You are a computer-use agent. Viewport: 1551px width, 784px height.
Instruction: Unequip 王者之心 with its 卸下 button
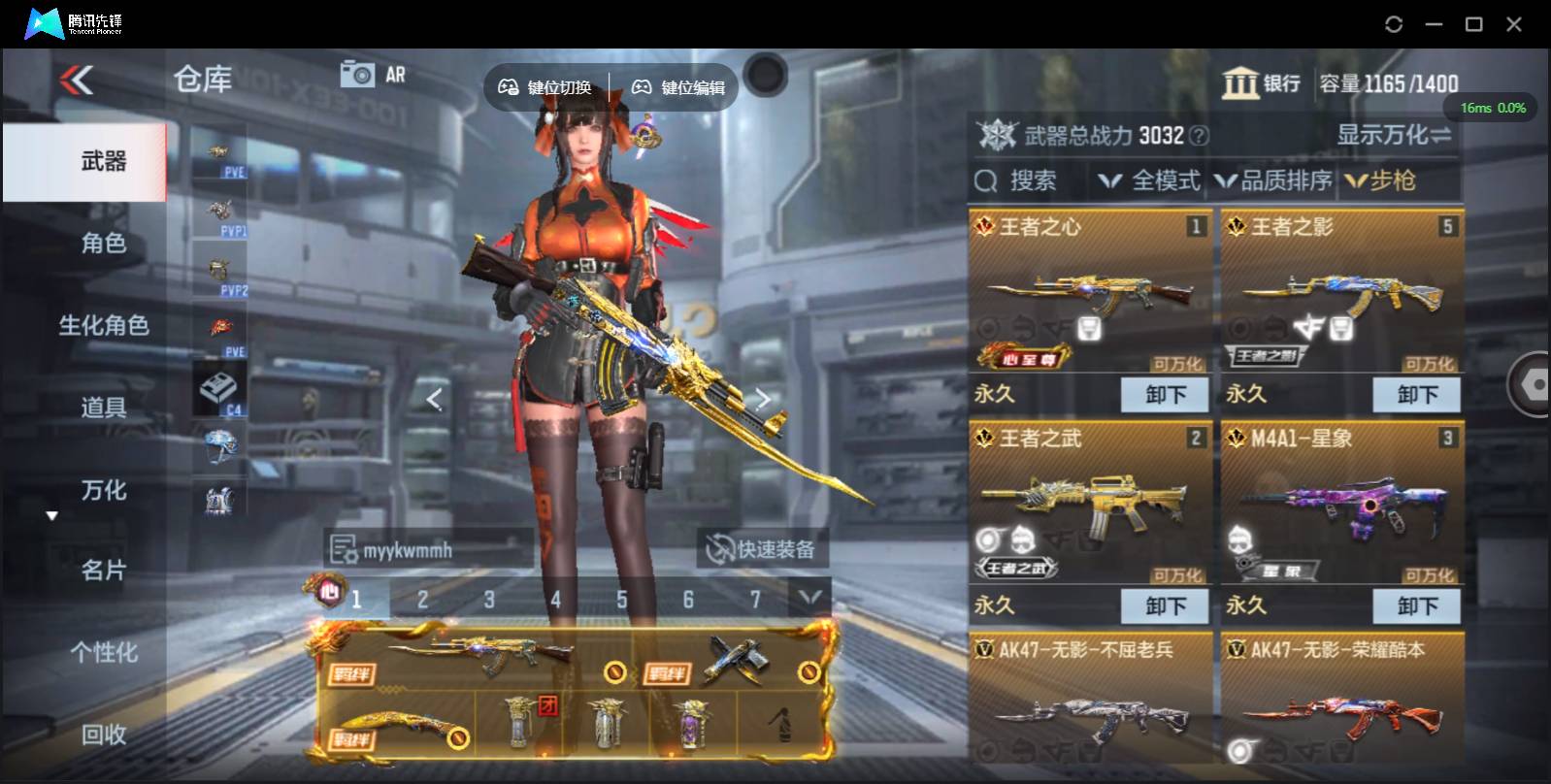click(x=1165, y=395)
